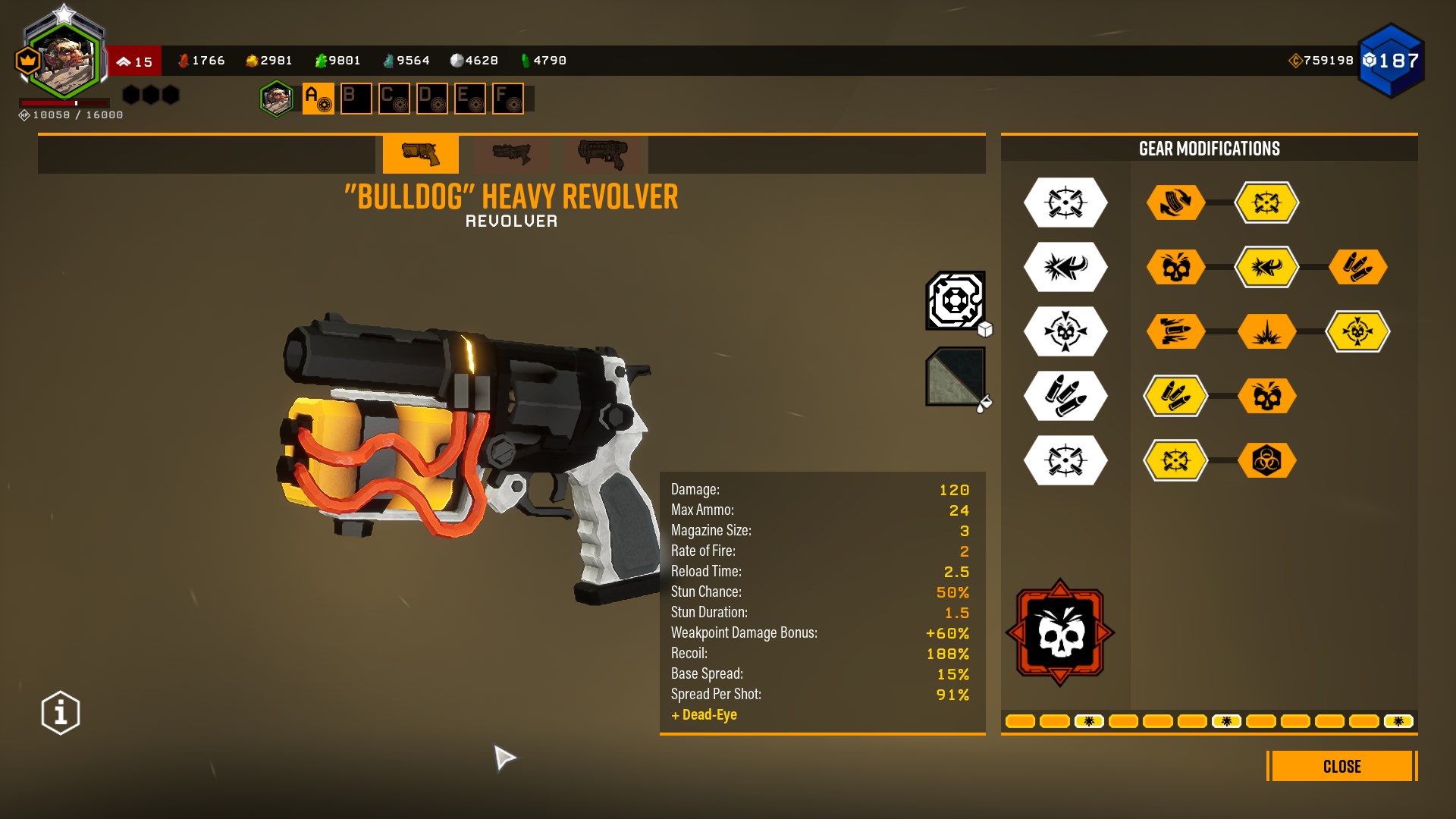Switch to the shotgun weapon tab
The width and height of the screenshot is (1456, 819).
coord(603,155)
